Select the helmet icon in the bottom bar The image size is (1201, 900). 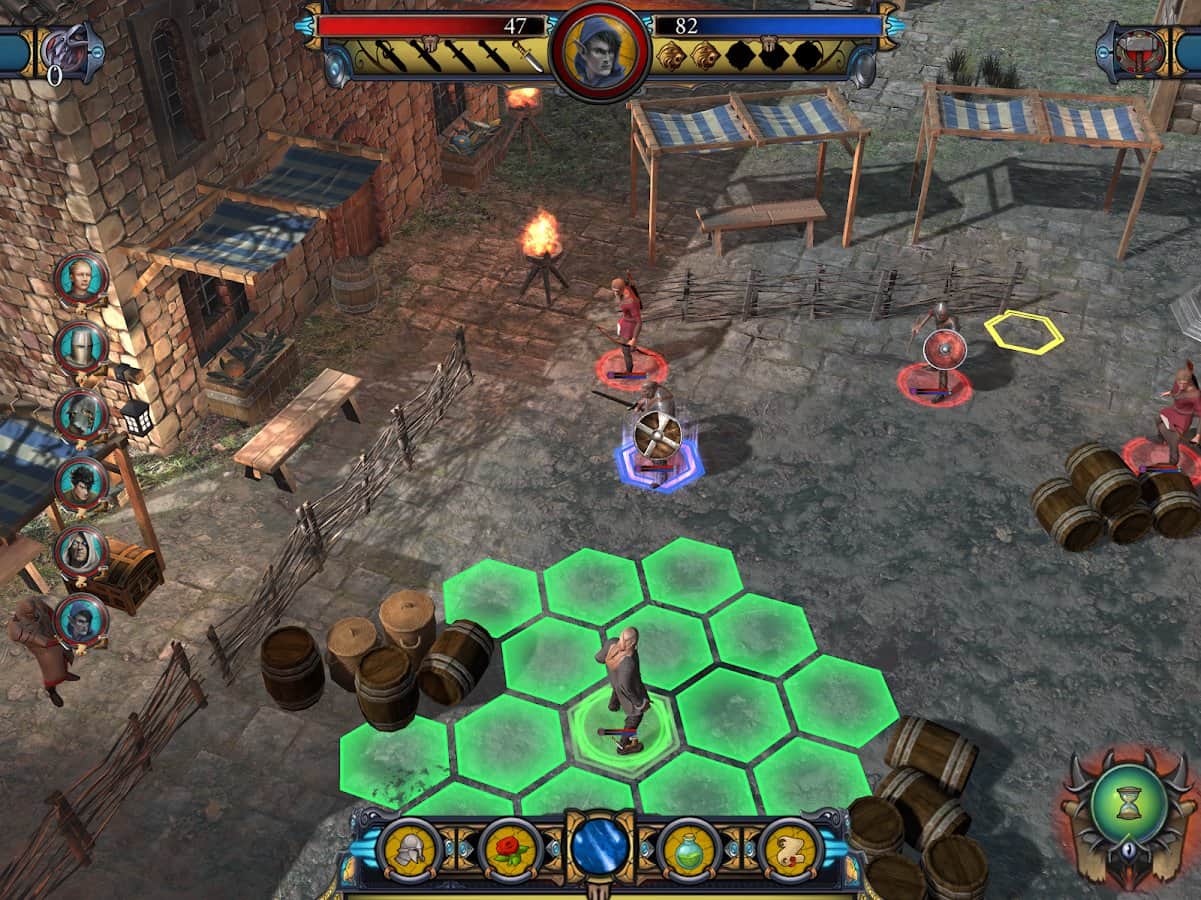coord(410,849)
